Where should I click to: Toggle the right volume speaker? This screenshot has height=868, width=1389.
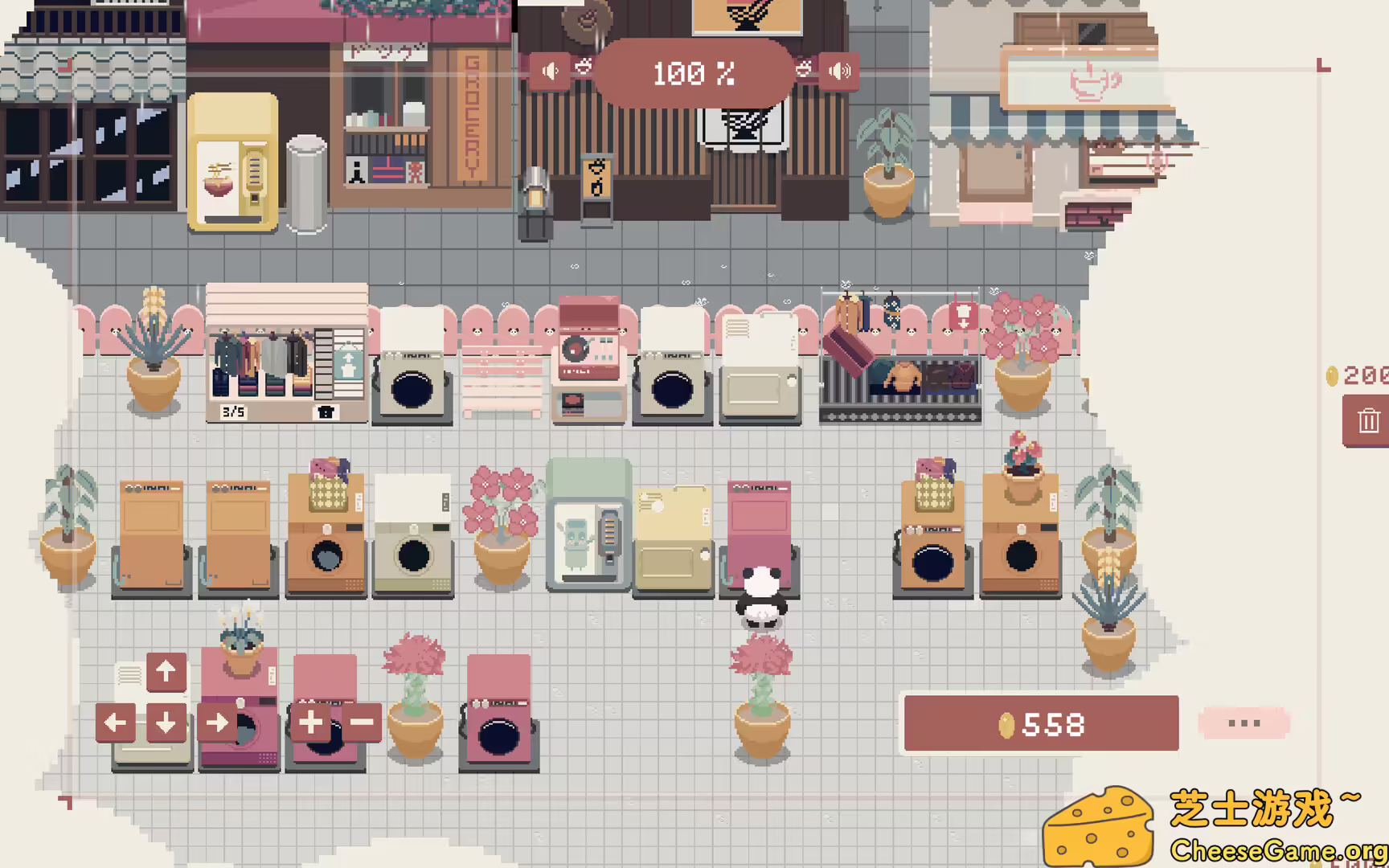(x=838, y=71)
